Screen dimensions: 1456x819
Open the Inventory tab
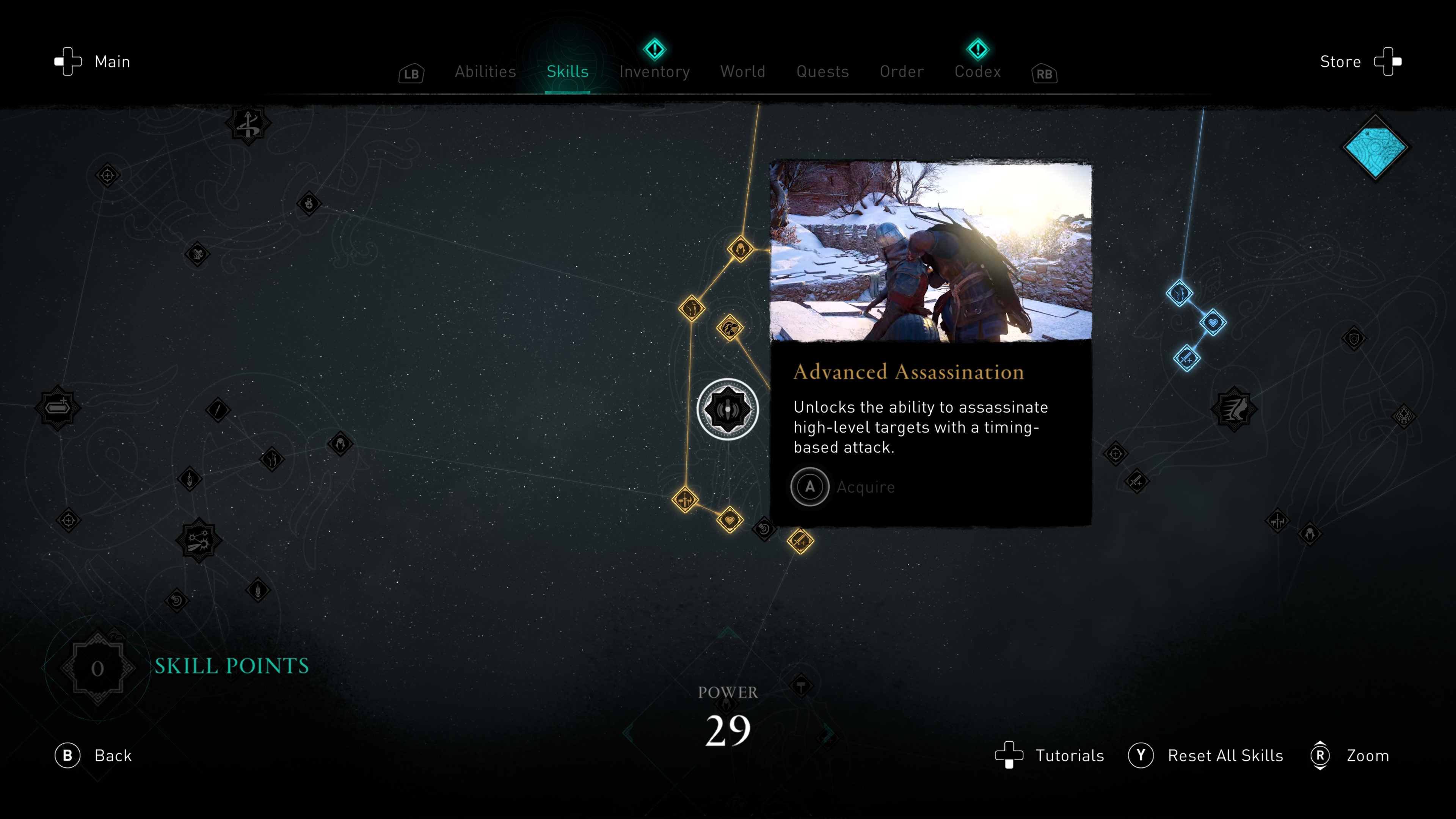654,72
